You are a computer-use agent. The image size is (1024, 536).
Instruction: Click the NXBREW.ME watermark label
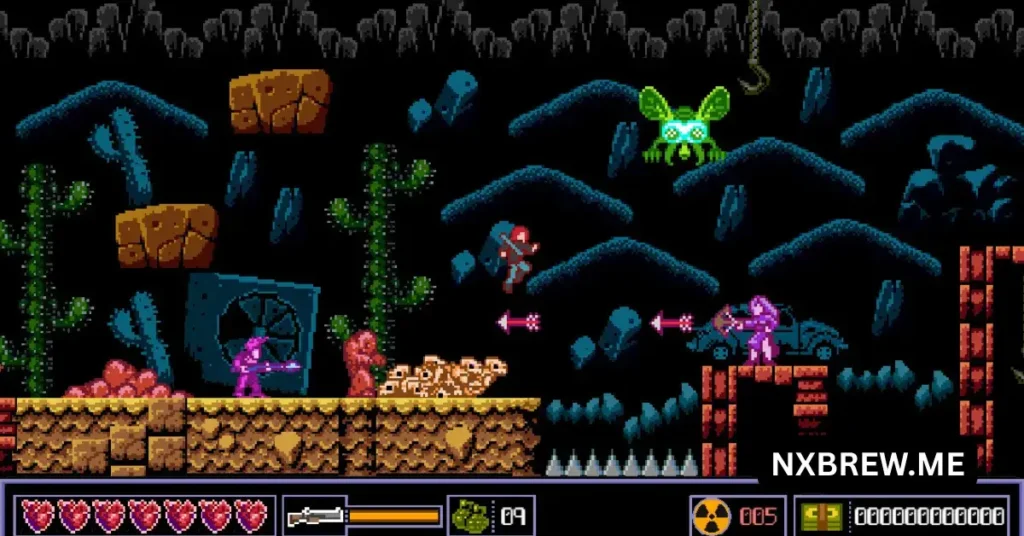tap(868, 464)
